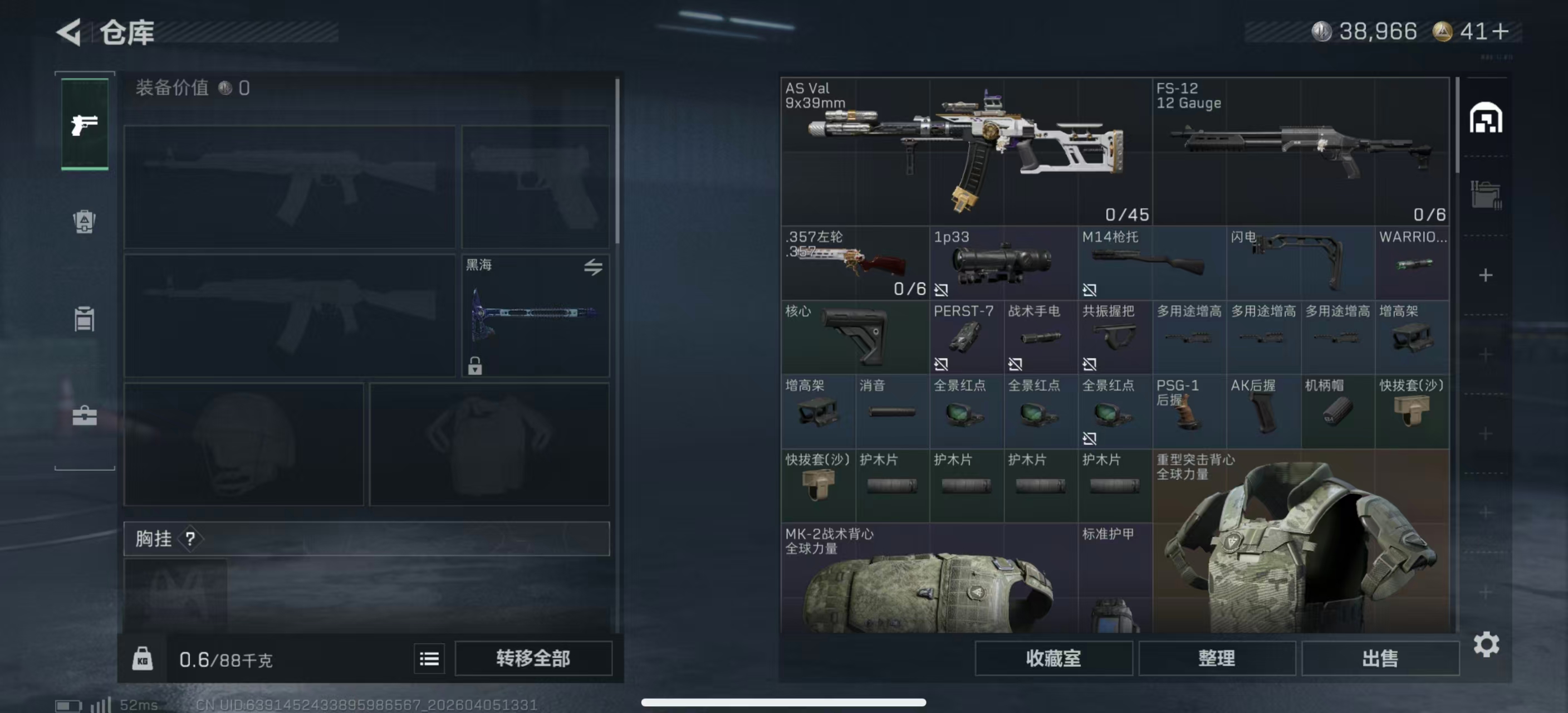Tap the back arrow next to 仓库
This screenshot has height=713, width=1568.
[69, 32]
